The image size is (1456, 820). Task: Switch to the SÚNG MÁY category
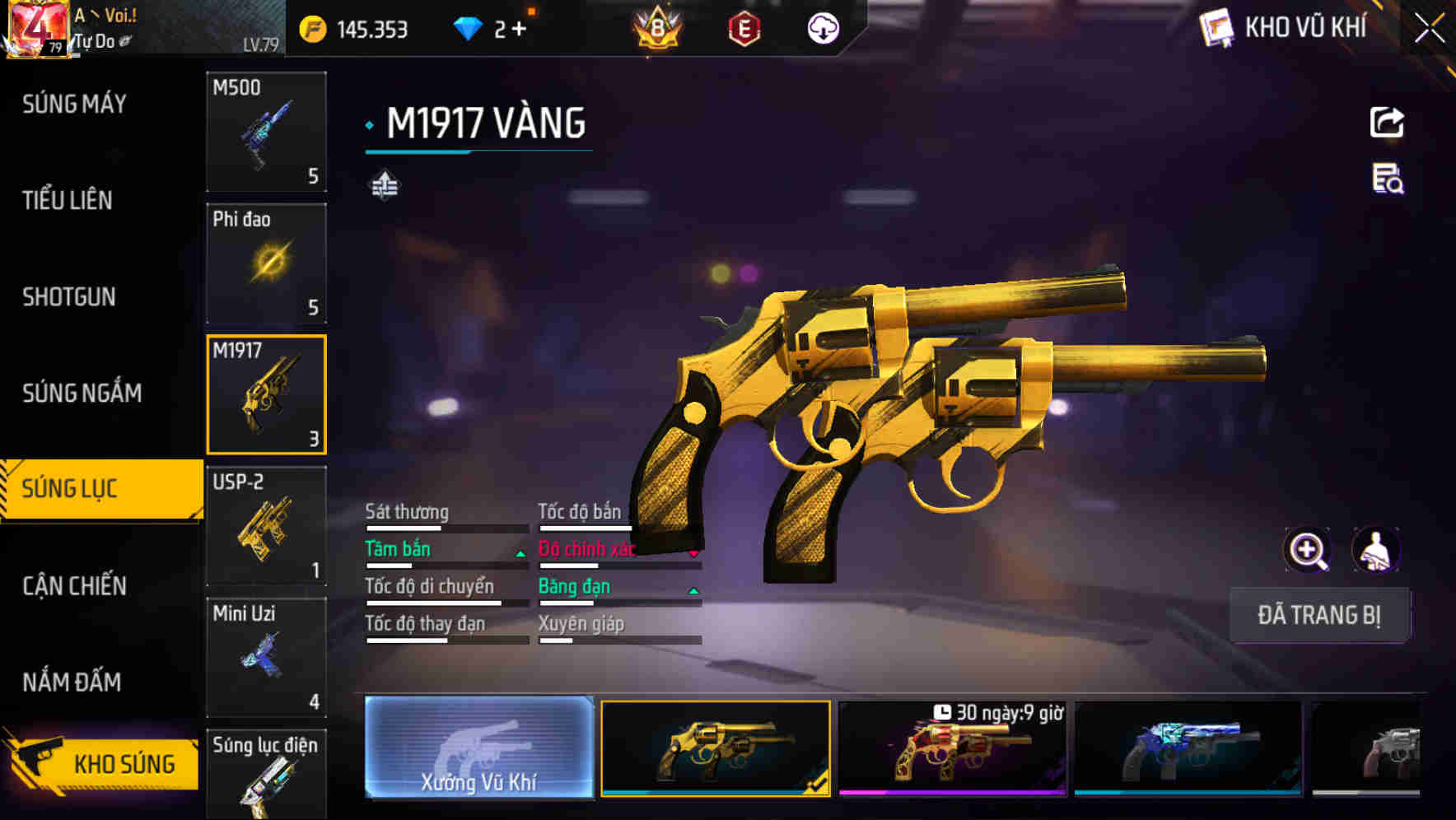74,104
